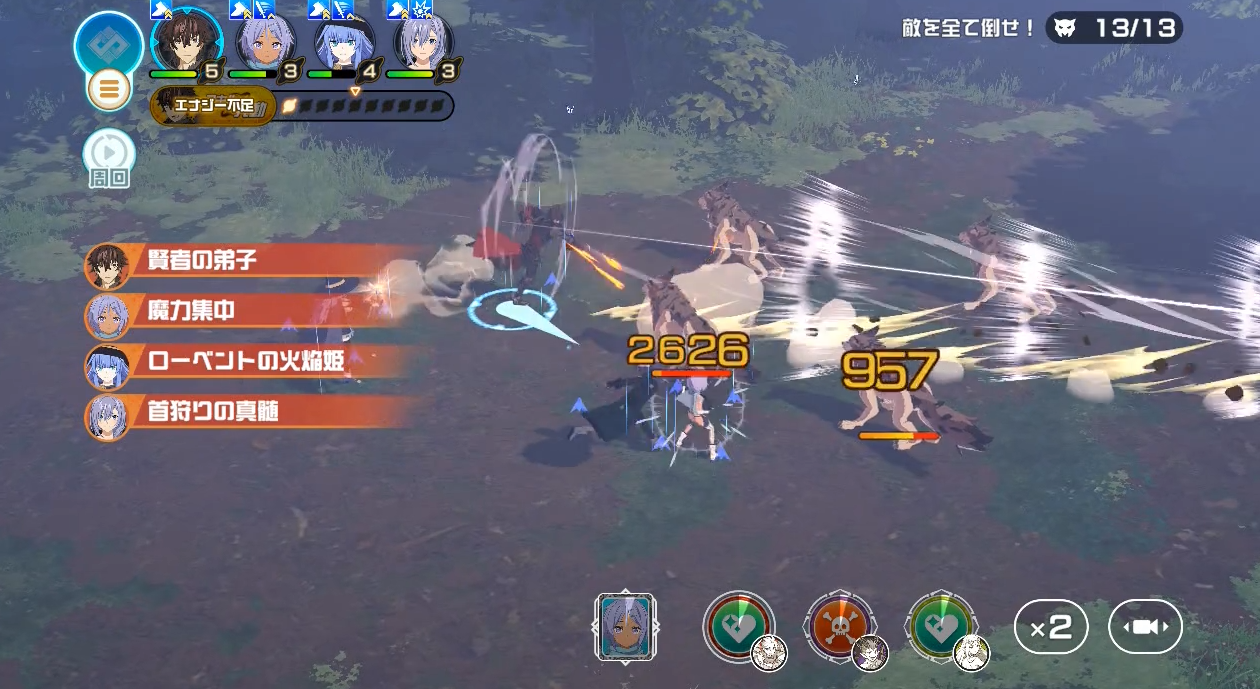
Task: Tap the 賢者の弟子 skill banner
Action: click(250, 262)
